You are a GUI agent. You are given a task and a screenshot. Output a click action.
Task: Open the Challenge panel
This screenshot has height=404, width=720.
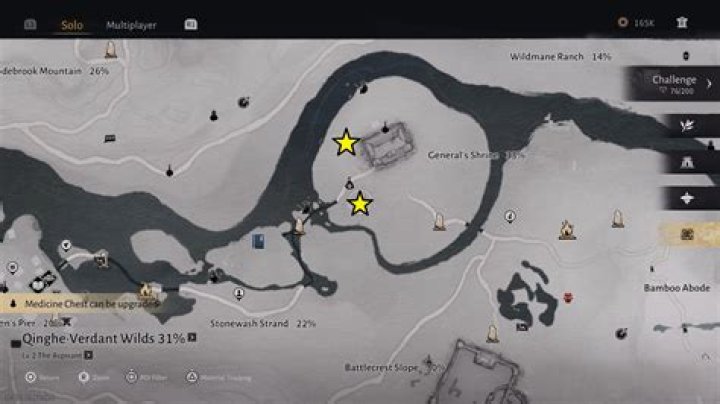coord(673,84)
